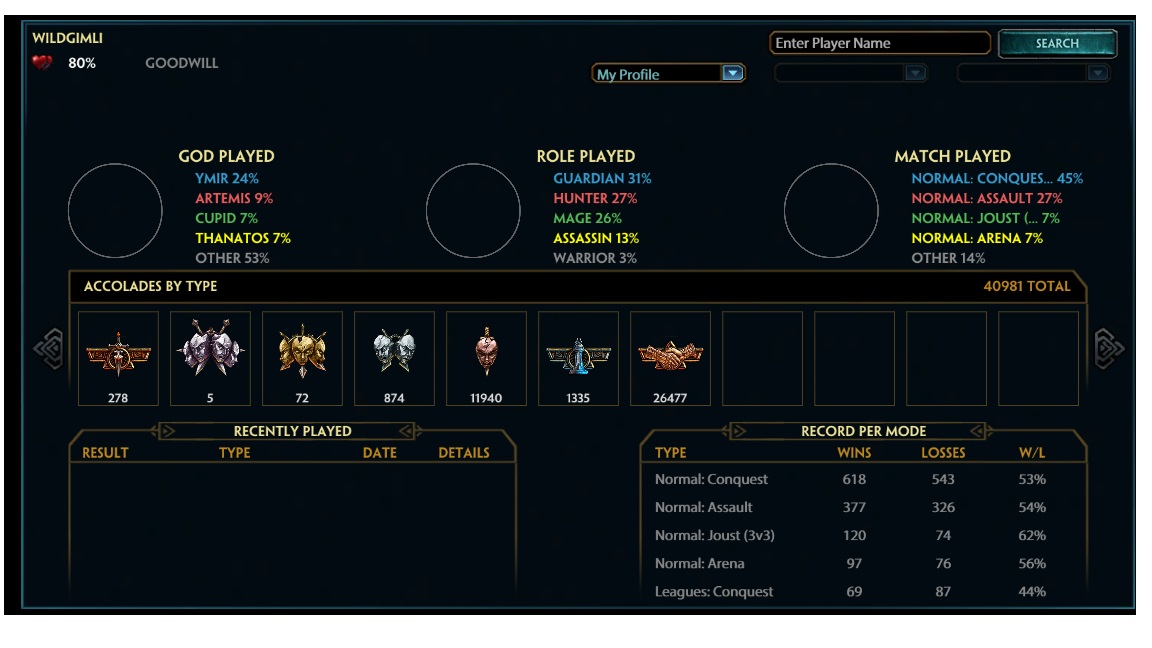The width and height of the screenshot is (1152, 648).
Task: Click the Recently Played header
Action: tap(292, 431)
